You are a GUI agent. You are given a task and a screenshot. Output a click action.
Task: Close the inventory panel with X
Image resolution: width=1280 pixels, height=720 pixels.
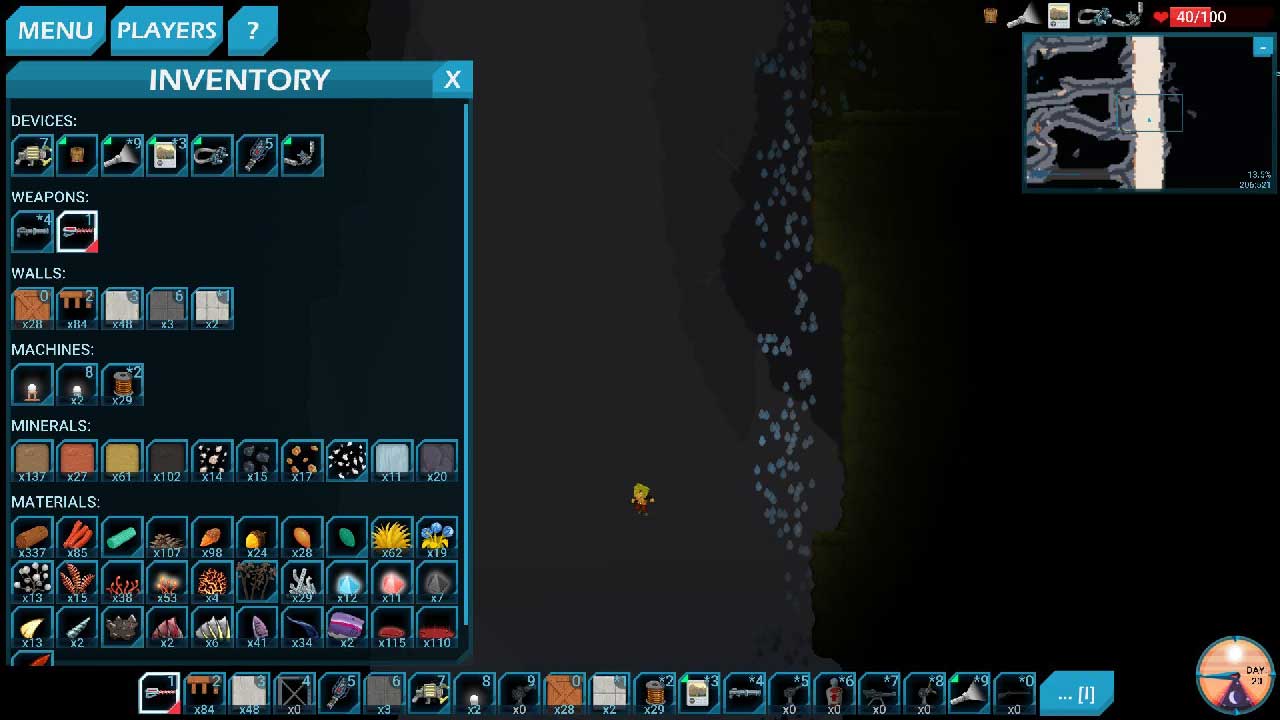coord(452,80)
